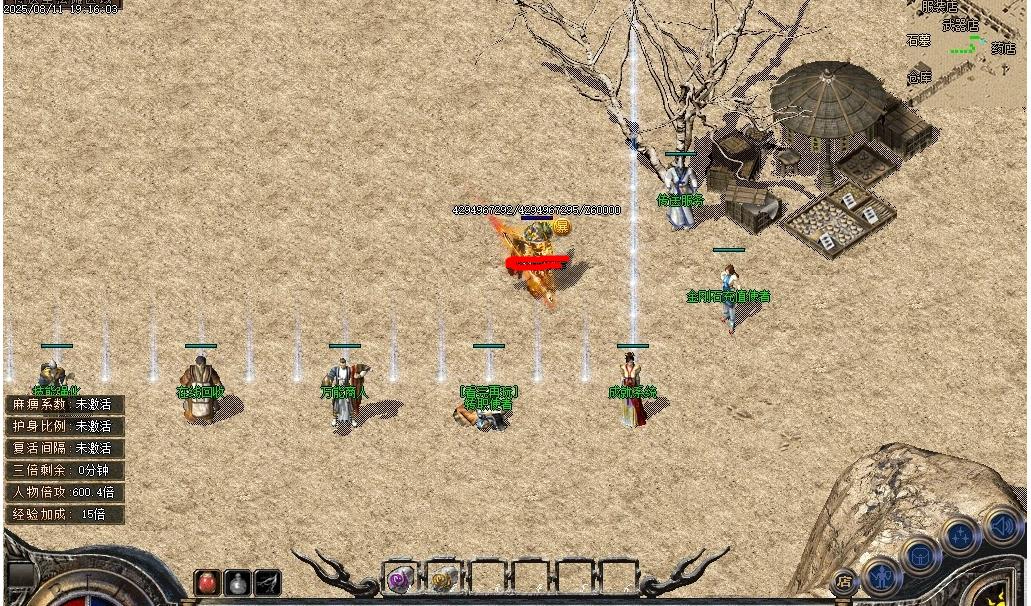Use the golden scroll belt slot
1031x606 pixels.
tap(444, 578)
